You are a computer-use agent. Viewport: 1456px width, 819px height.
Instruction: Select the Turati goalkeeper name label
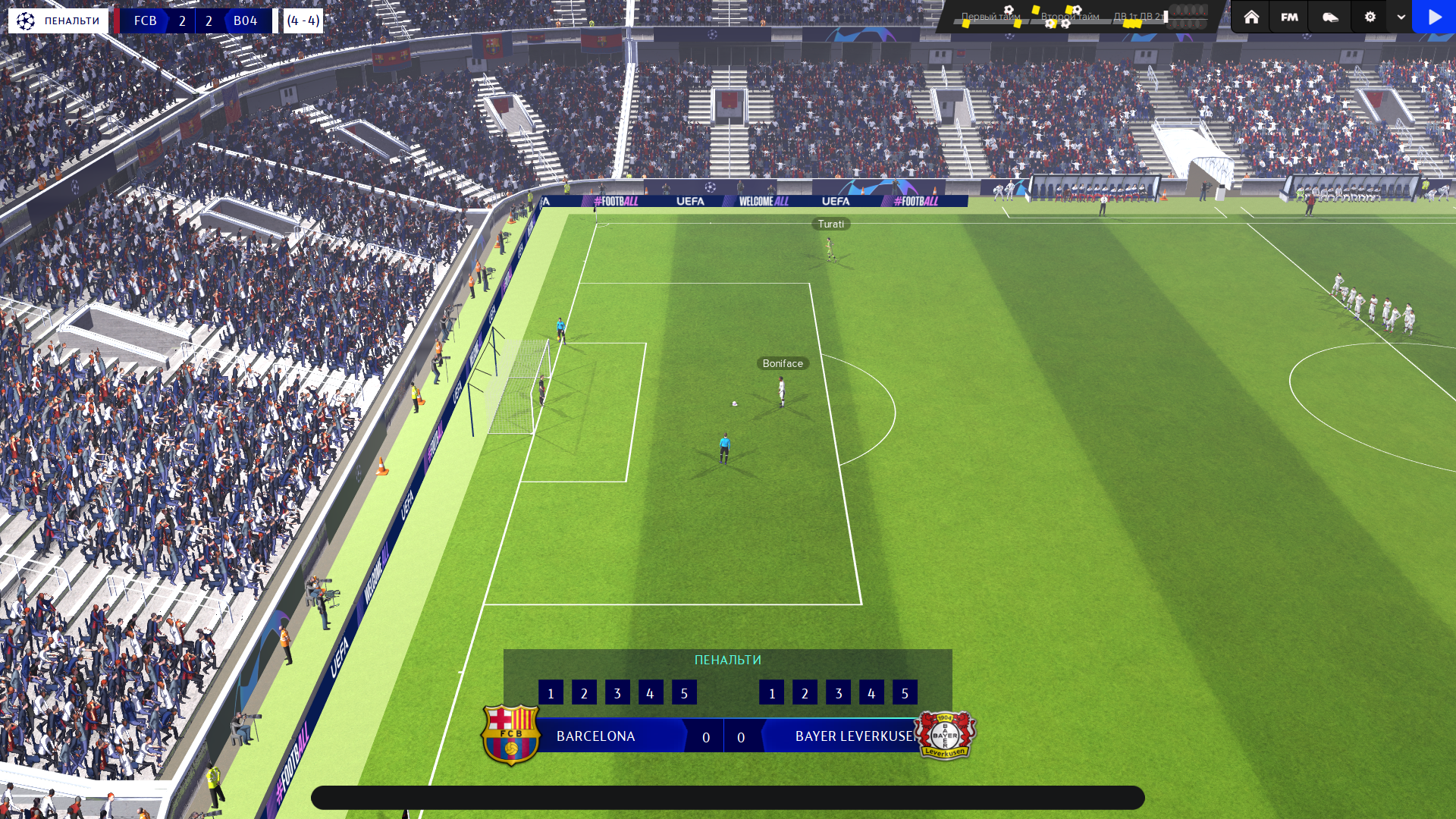[x=830, y=224]
